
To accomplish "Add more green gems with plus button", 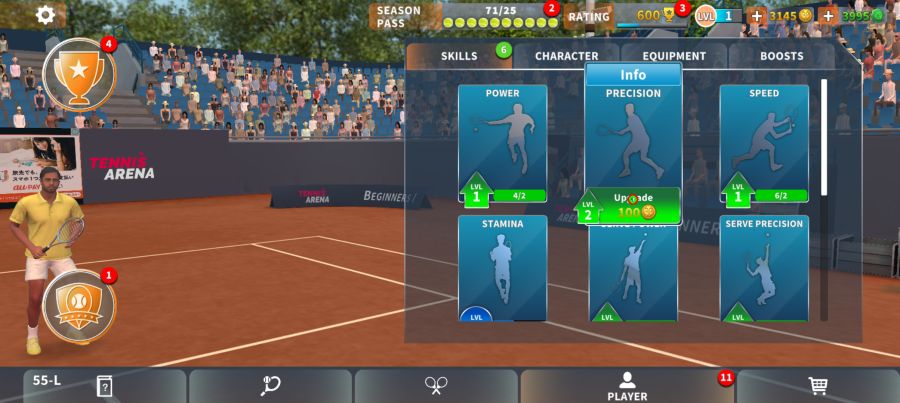I will [828, 16].
